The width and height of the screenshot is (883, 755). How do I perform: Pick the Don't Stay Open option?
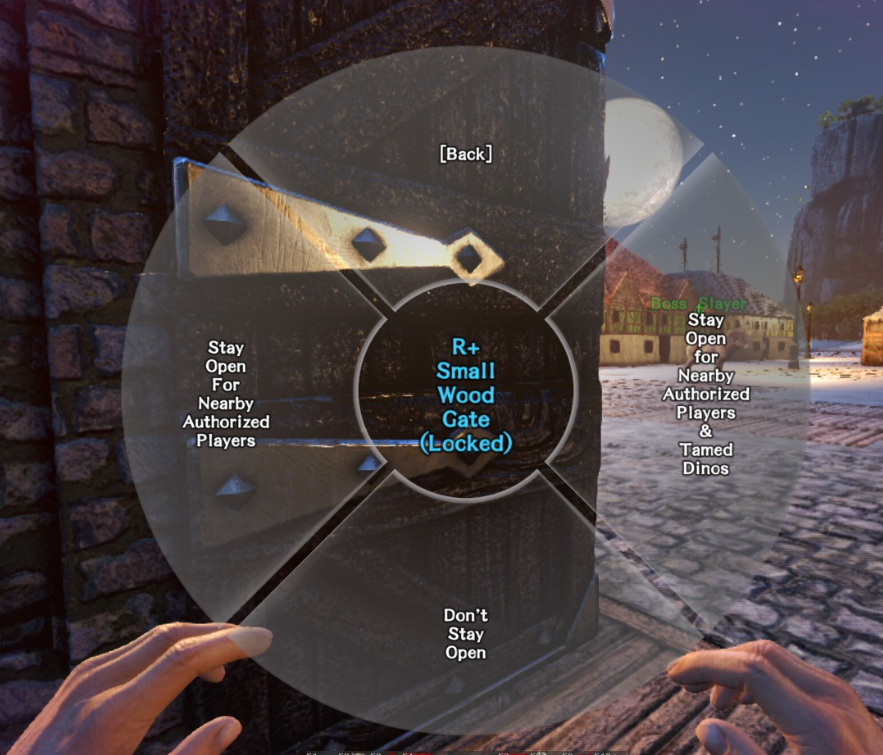[466, 634]
